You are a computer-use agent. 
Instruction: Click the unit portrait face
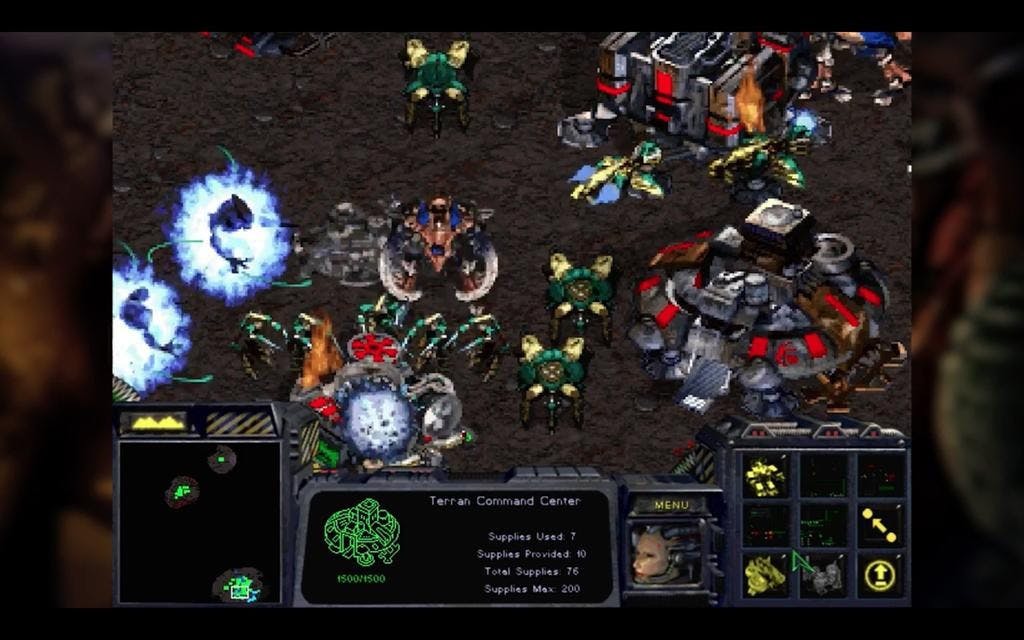point(660,553)
